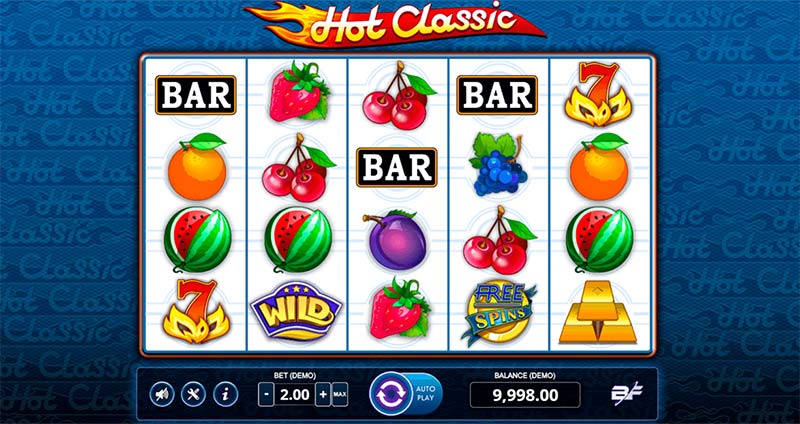Toggle the sound speaker button
The image size is (800, 424).
click(161, 394)
